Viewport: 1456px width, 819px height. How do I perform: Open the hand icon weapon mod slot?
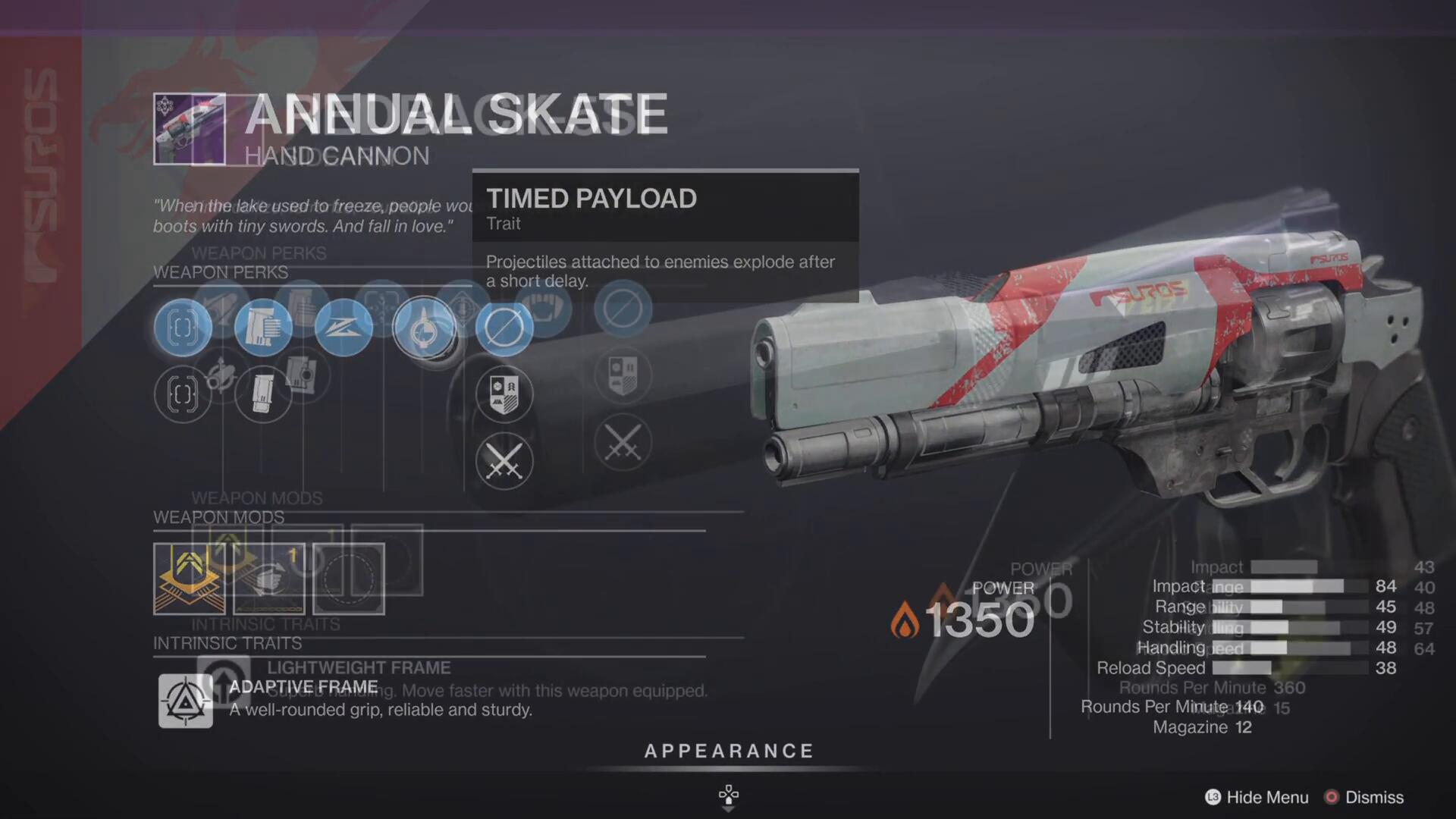click(x=269, y=579)
